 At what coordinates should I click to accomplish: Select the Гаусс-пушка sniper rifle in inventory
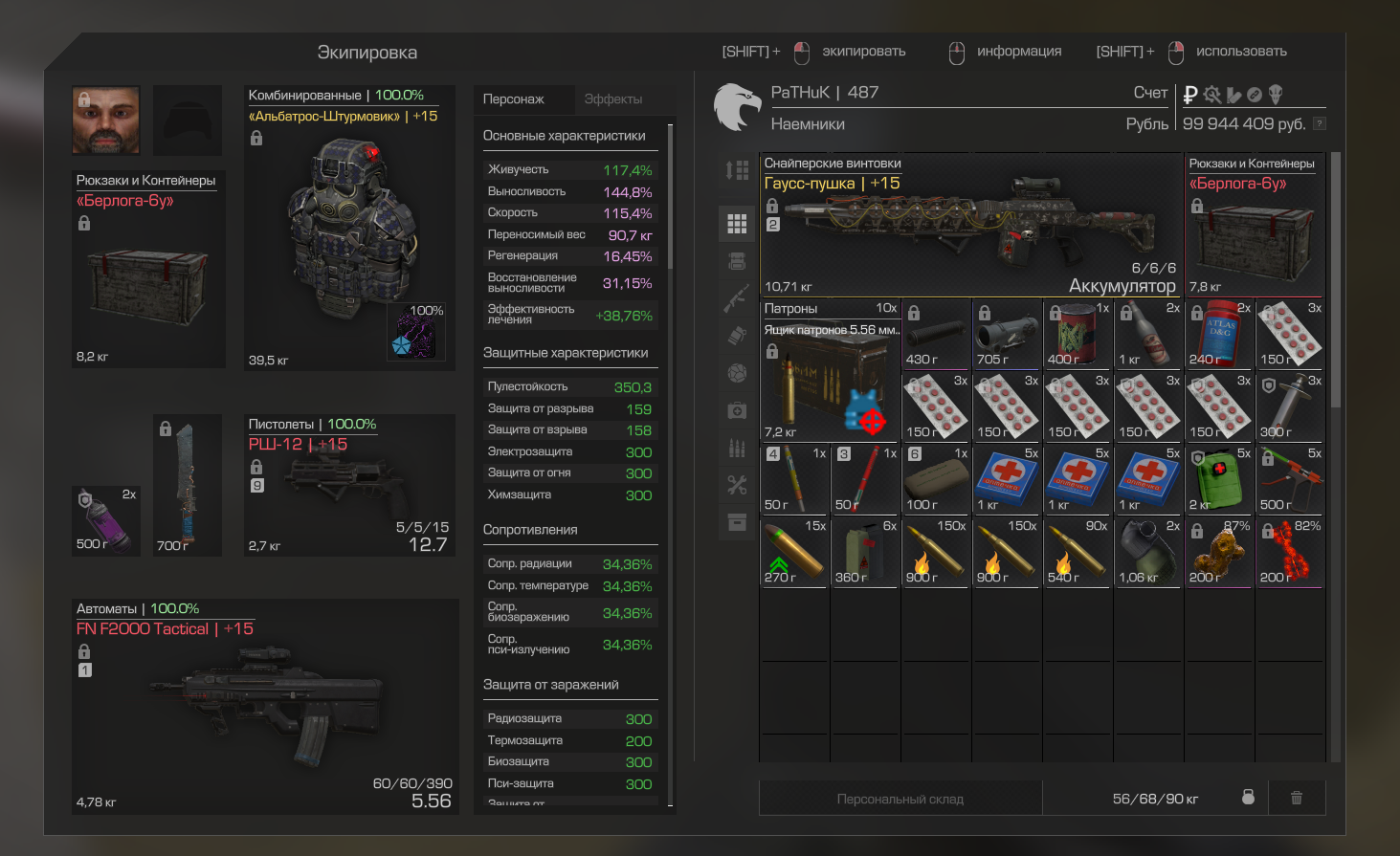pyautogui.click(x=971, y=226)
